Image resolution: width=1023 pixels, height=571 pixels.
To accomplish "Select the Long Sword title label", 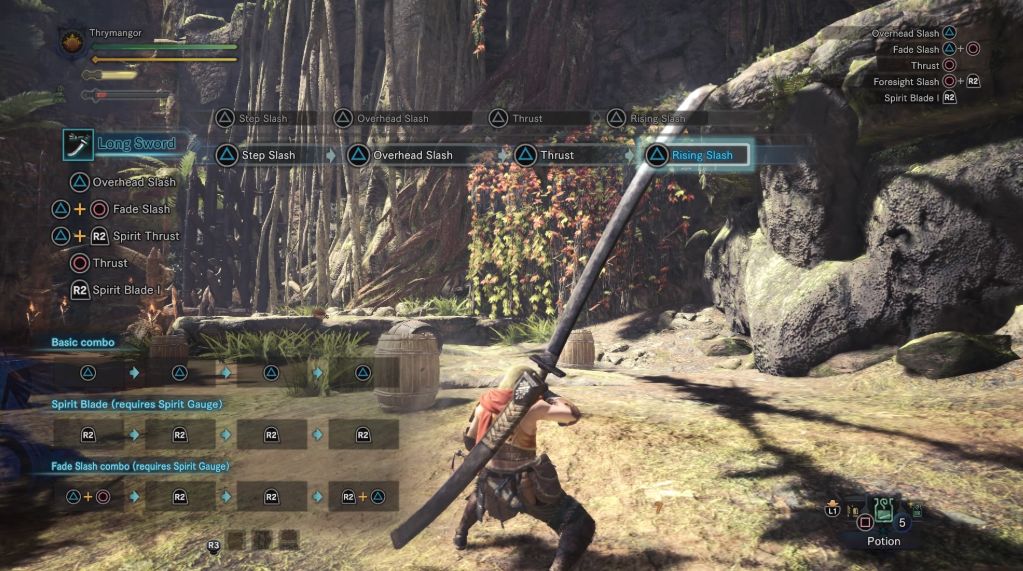I will 136,144.
